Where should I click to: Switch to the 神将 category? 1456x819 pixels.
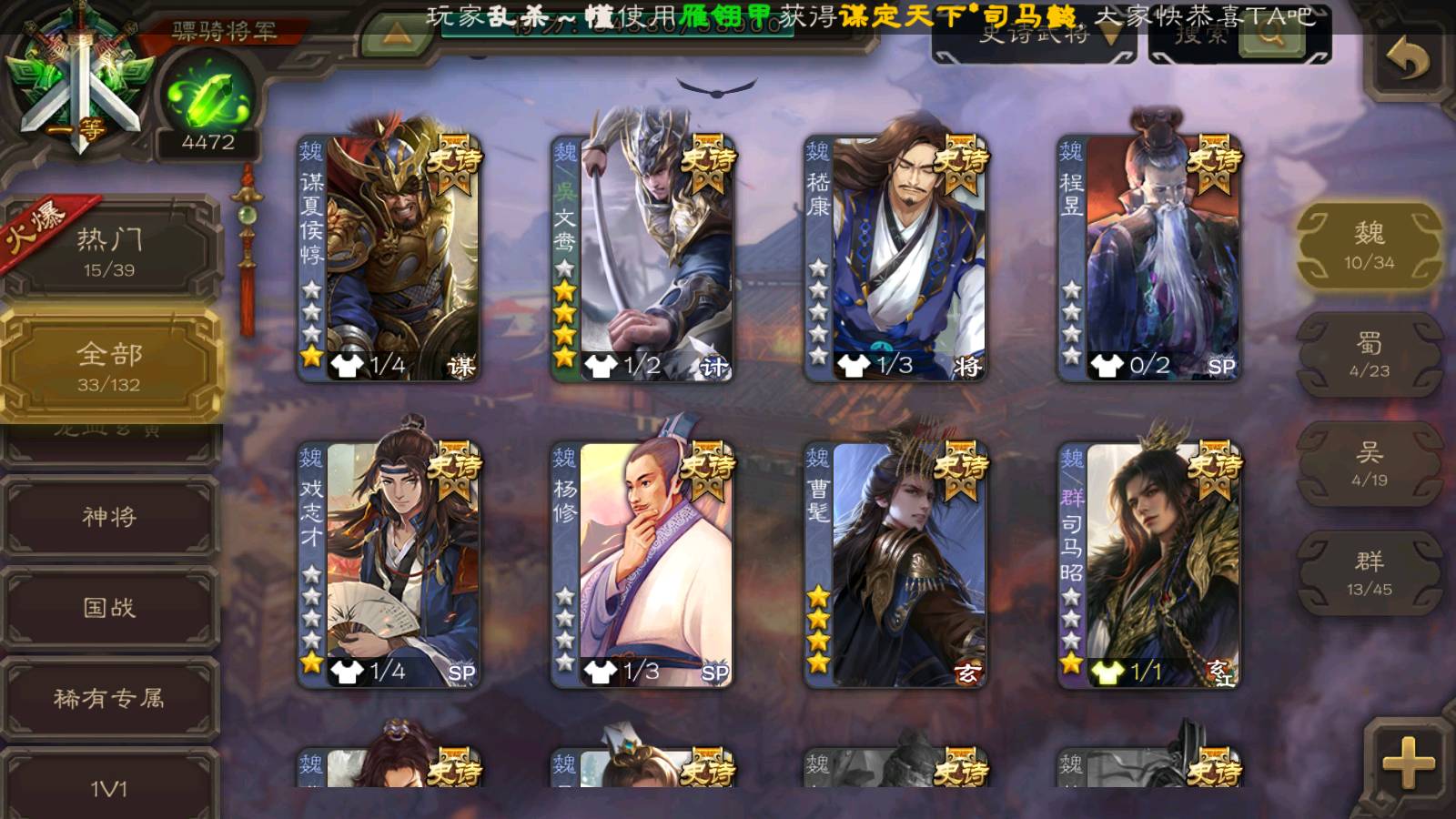click(109, 516)
